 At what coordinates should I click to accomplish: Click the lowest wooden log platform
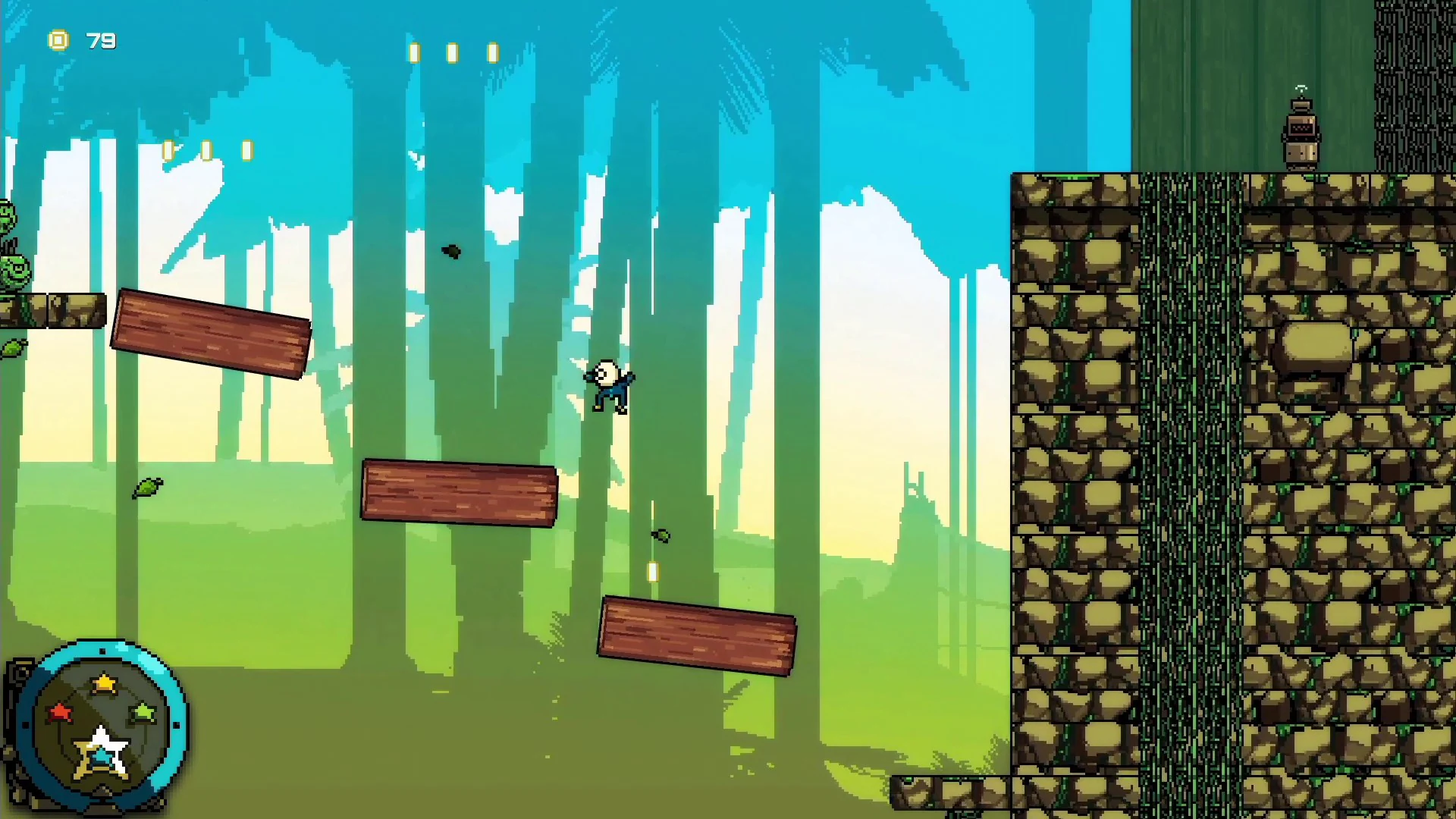(x=696, y=633)
